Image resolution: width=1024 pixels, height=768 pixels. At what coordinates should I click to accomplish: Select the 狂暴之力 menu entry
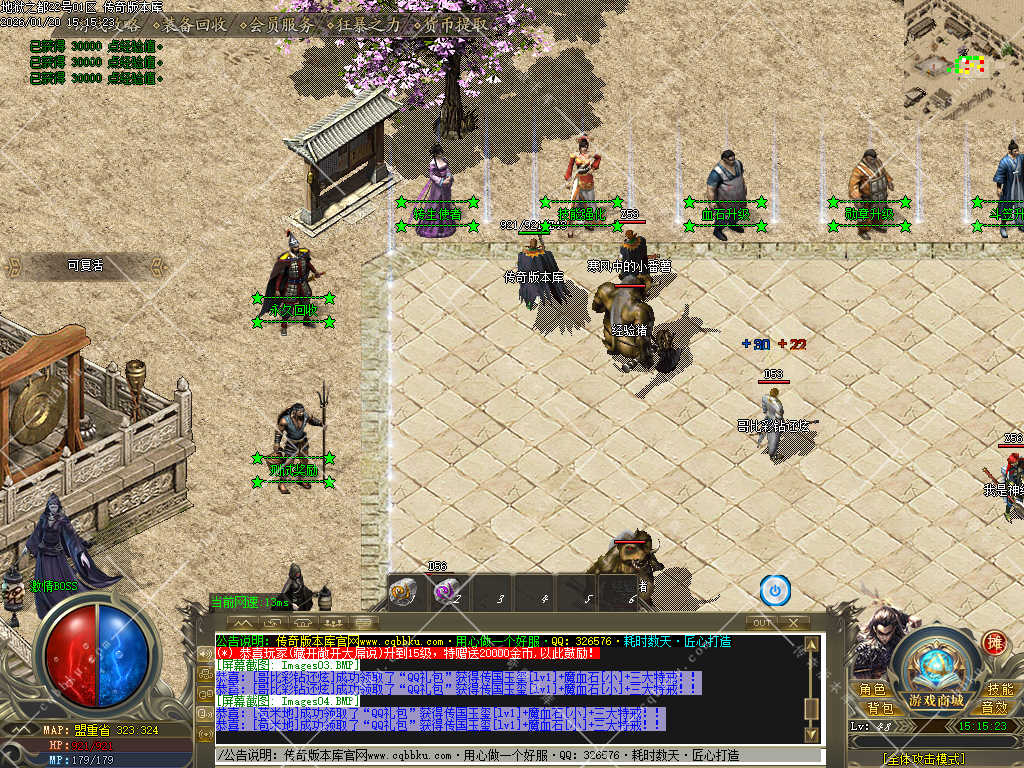[368, 24]
